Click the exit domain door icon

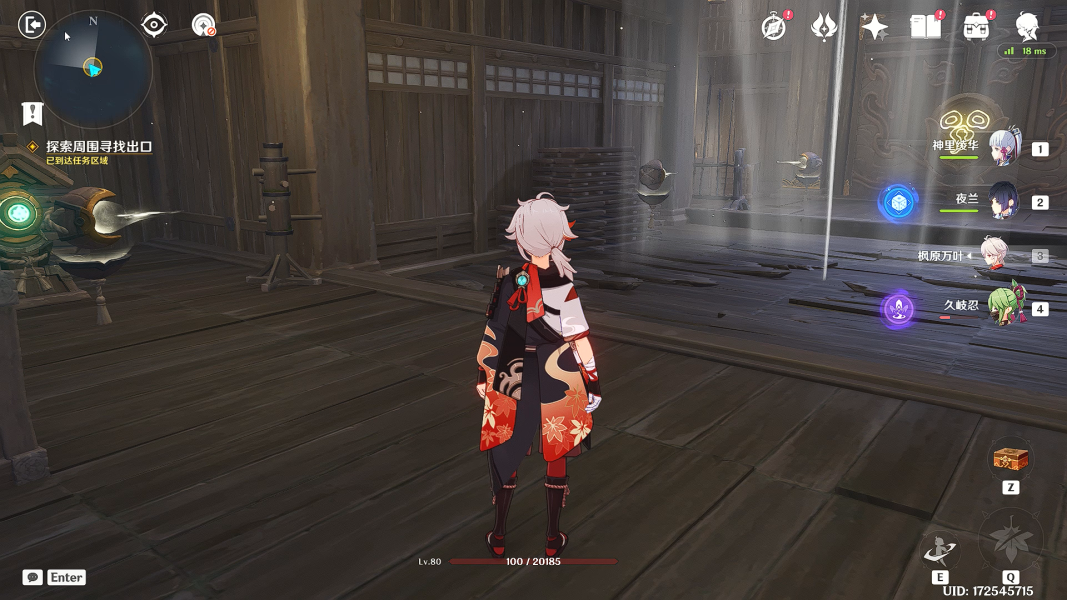pos(33,24)
